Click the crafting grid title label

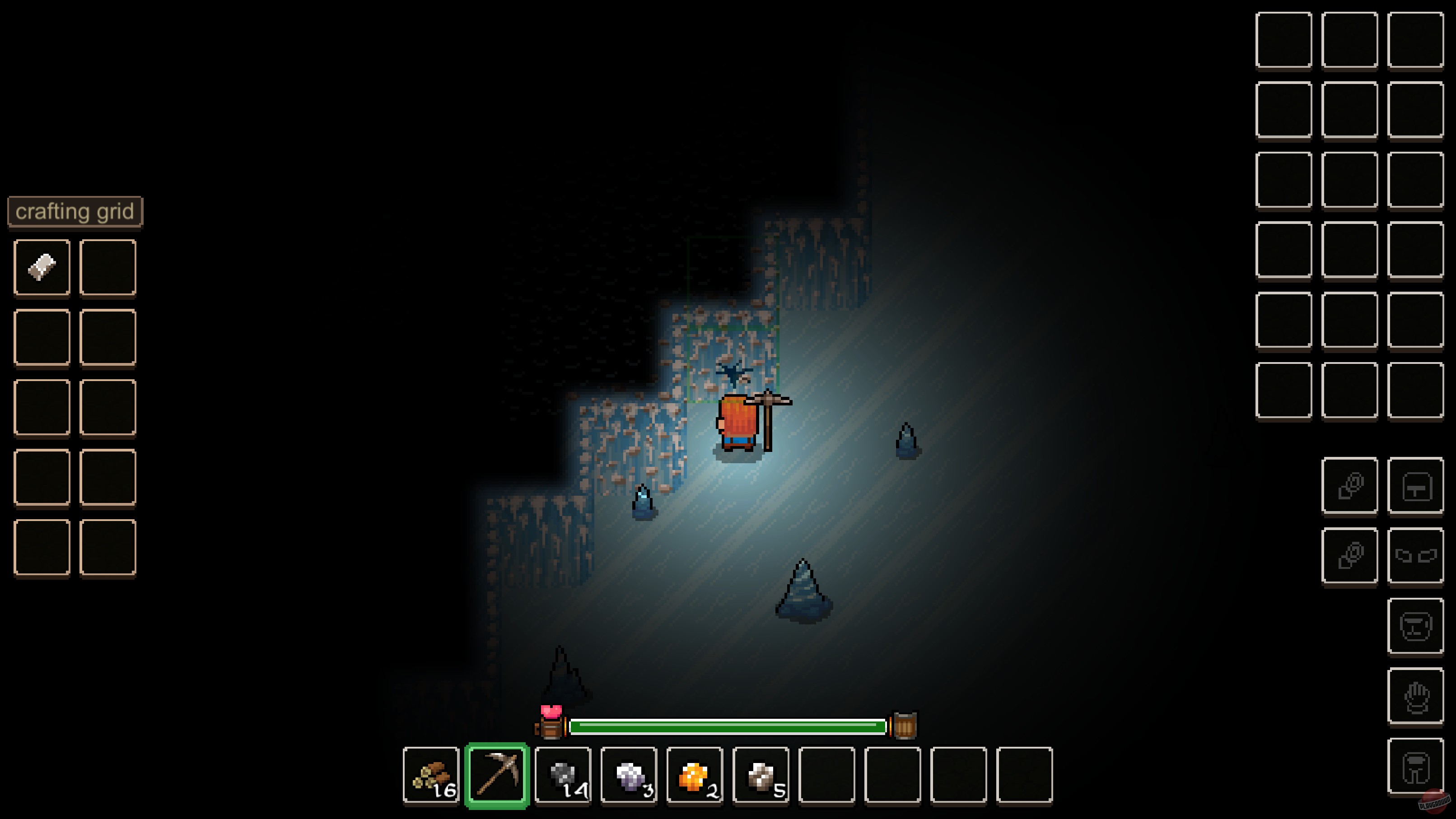pyautogui.click(x=74, y=211)
